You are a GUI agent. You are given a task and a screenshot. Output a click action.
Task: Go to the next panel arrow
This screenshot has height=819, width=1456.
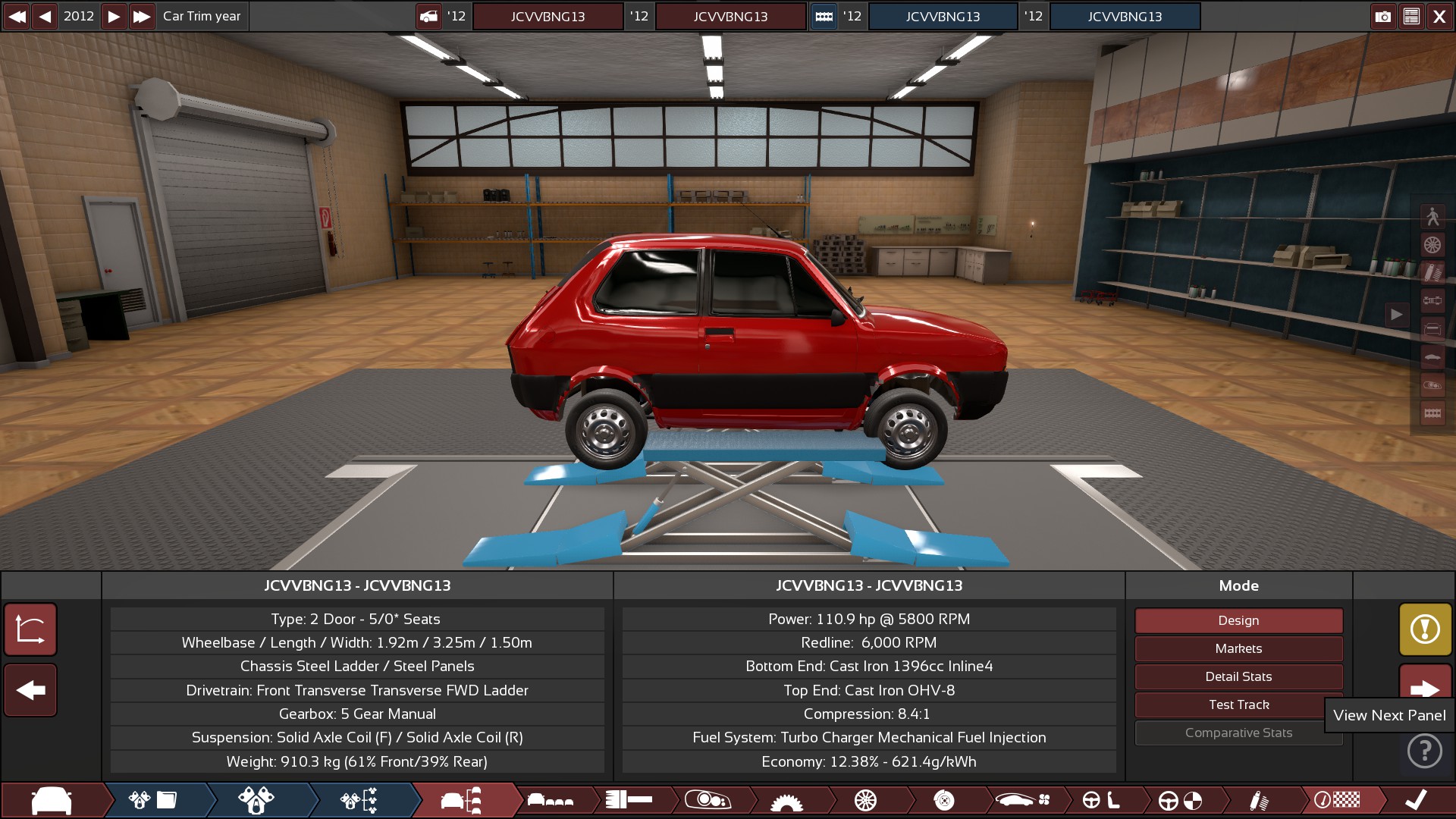click(x=1425, y=688)
